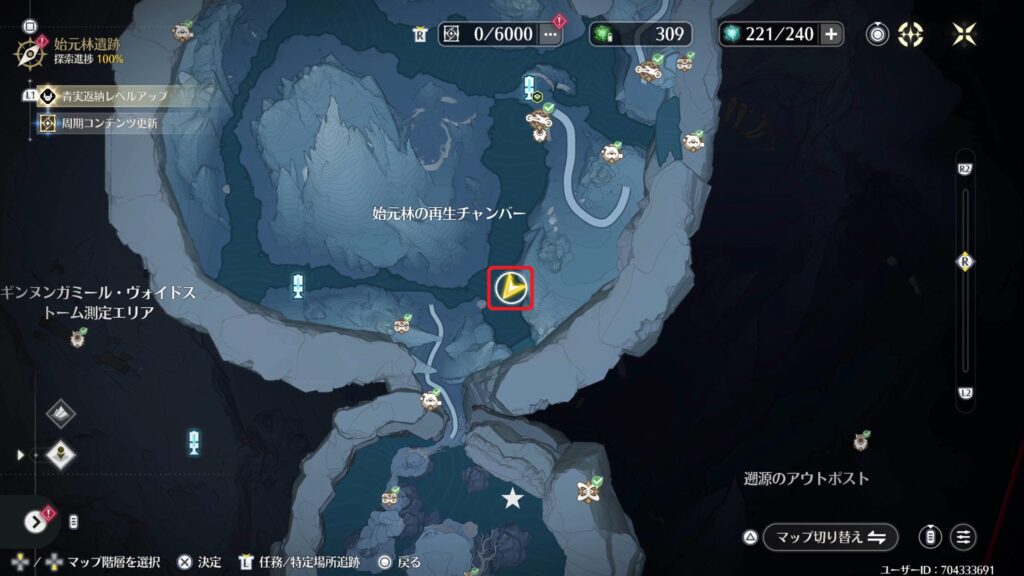Click the マップ切り替え map switch button

click(830, 537)
